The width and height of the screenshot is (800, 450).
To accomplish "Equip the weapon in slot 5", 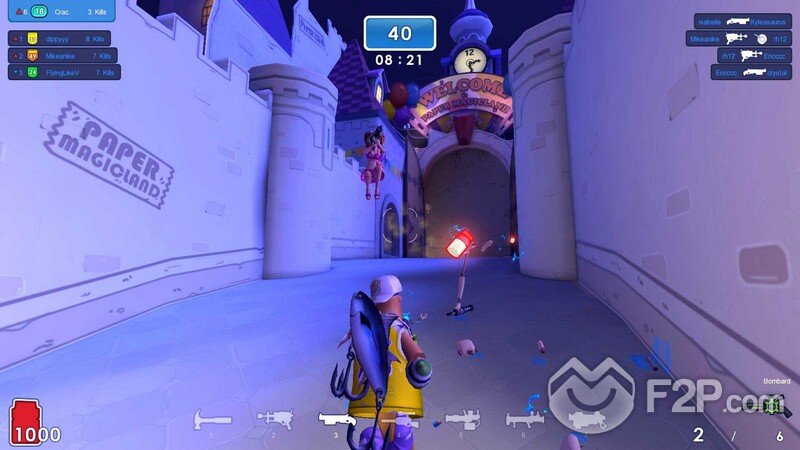I will coord(461,420).
